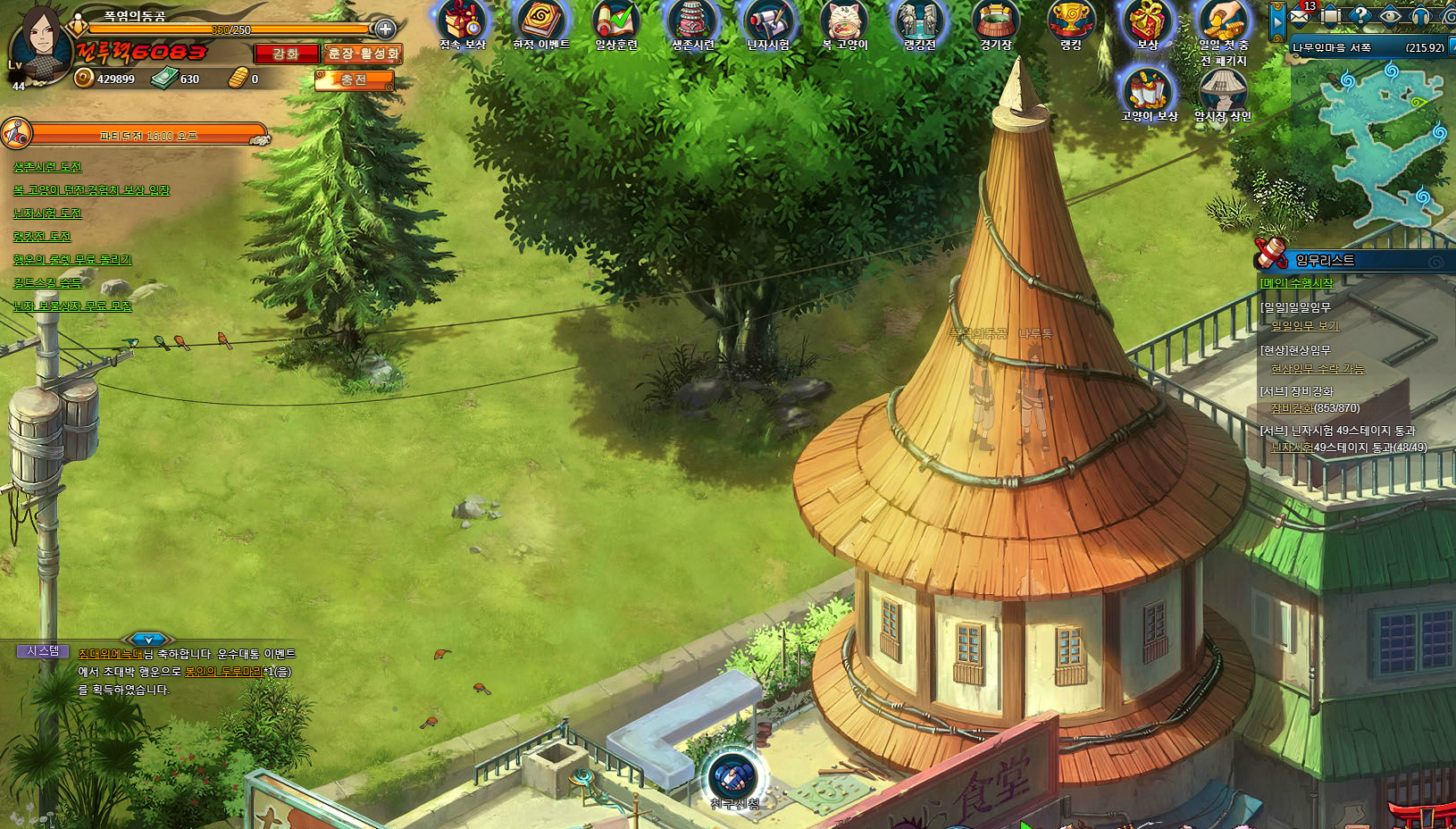Click the question mark help icon
1456x829 pixels.
click(1360, 15)
